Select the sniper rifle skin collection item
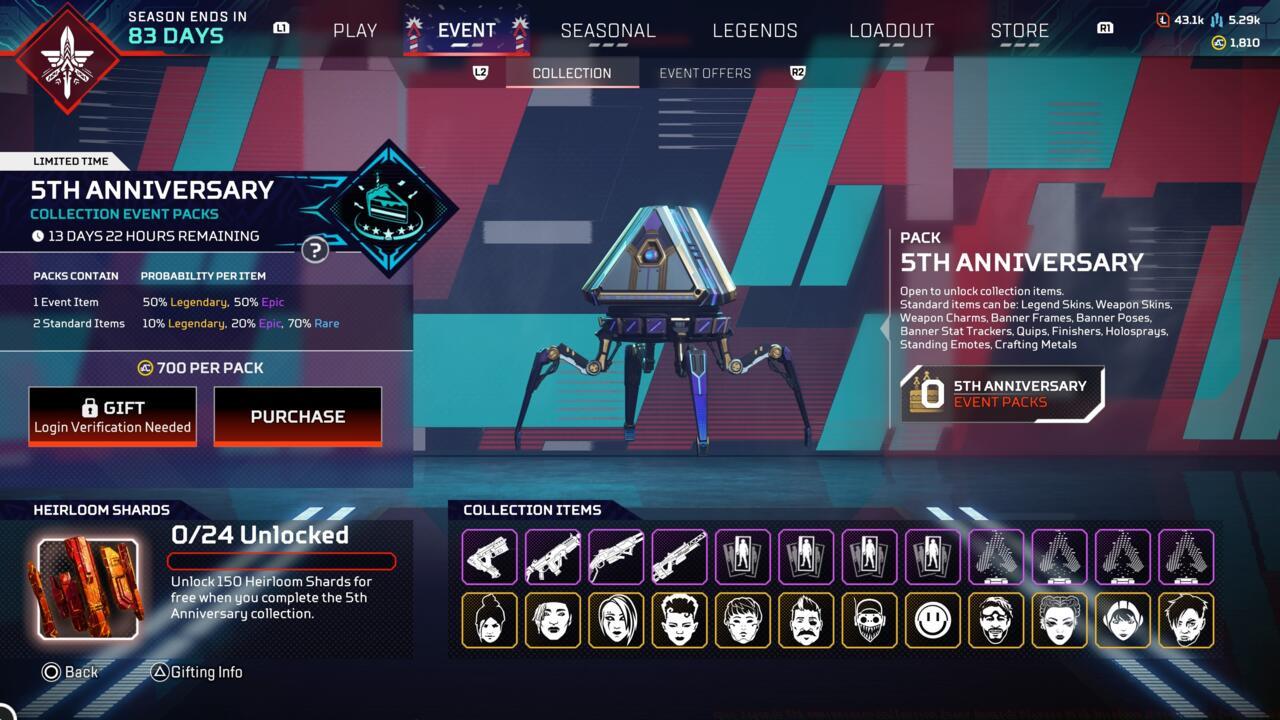Screen dimensions: 1280x720 click(x=681, y=557)
